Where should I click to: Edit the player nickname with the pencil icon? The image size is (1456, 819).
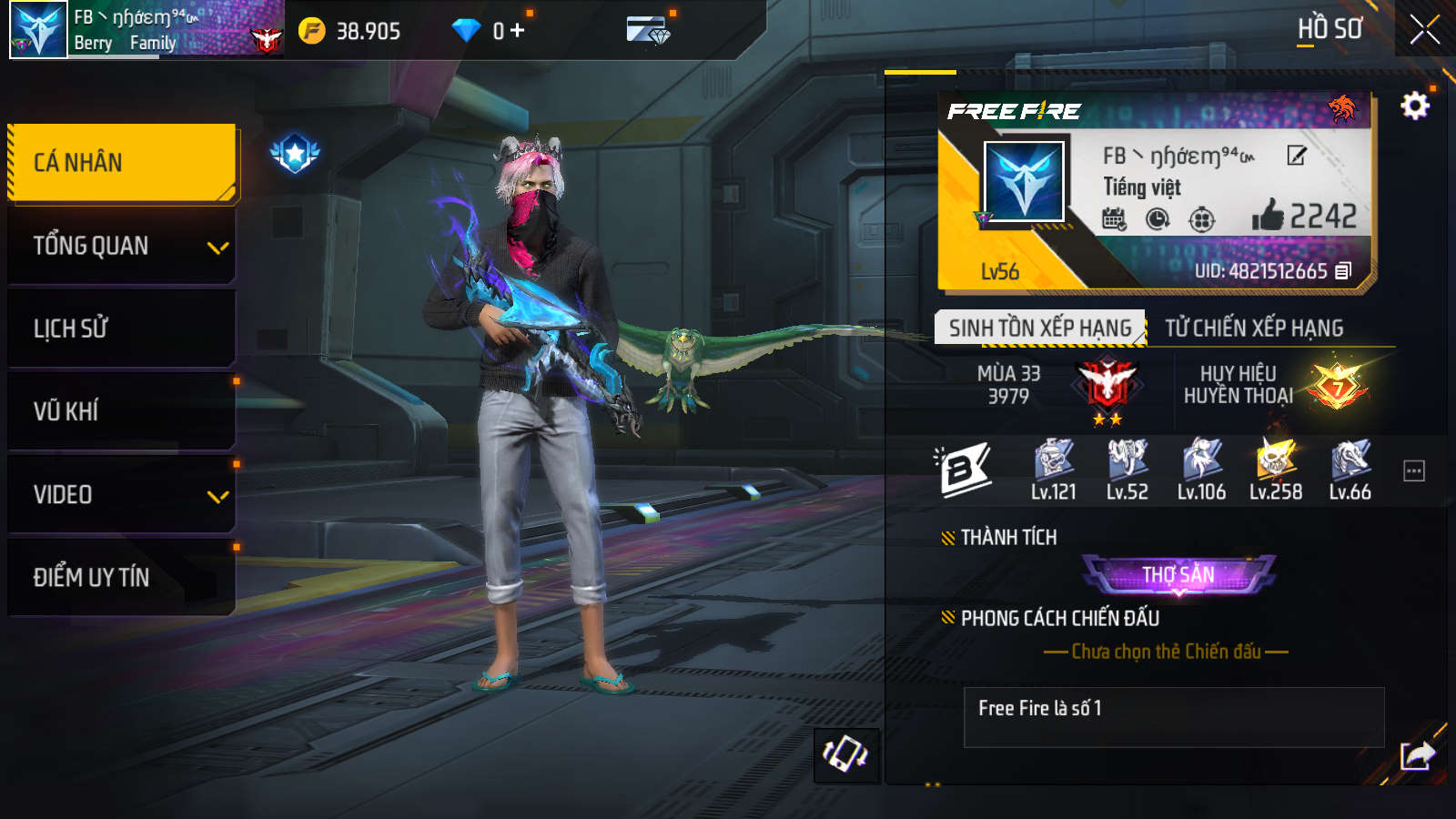(x=1297, y=156)
